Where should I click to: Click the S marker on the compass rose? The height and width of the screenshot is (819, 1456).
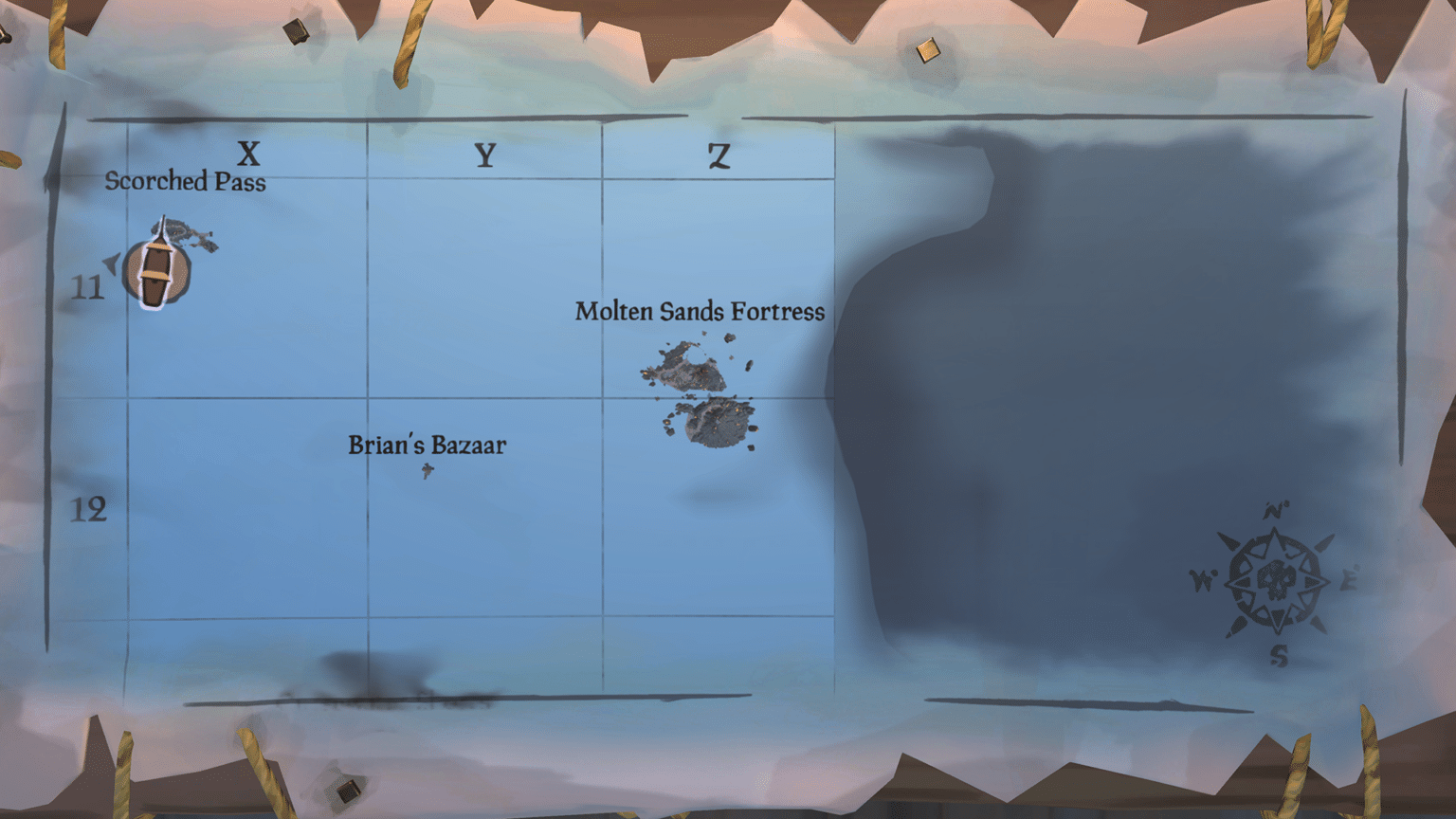1278,652
